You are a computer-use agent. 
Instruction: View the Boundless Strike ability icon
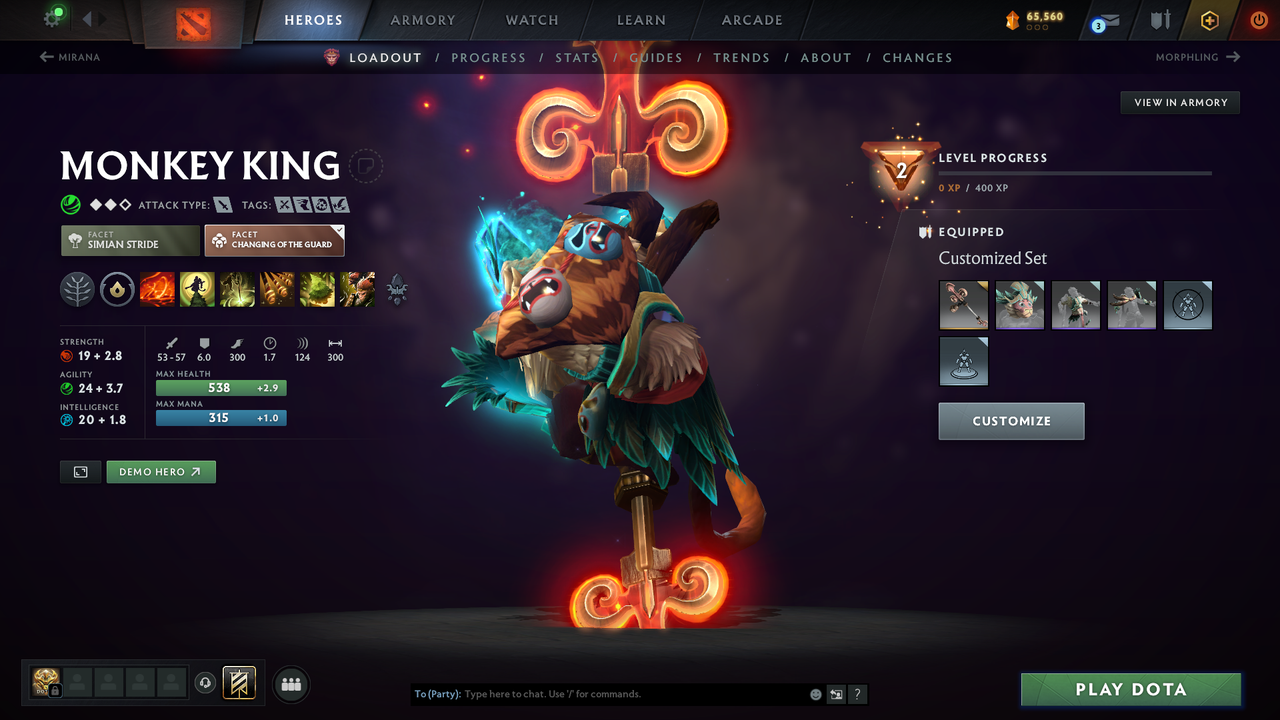click(158, 290)
